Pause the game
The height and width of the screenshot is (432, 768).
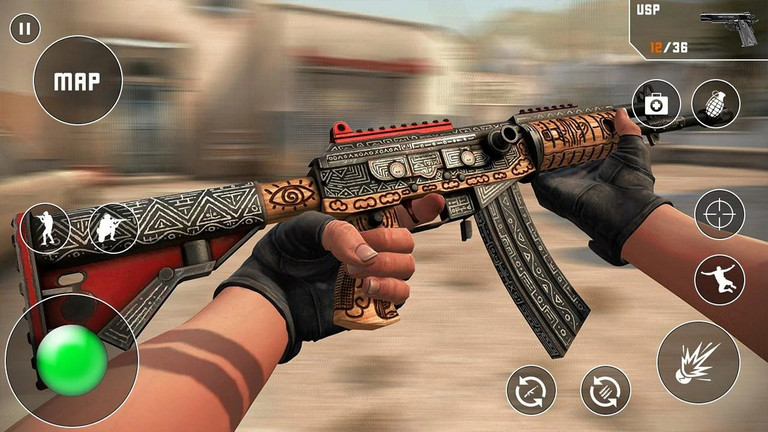point(25,29)
